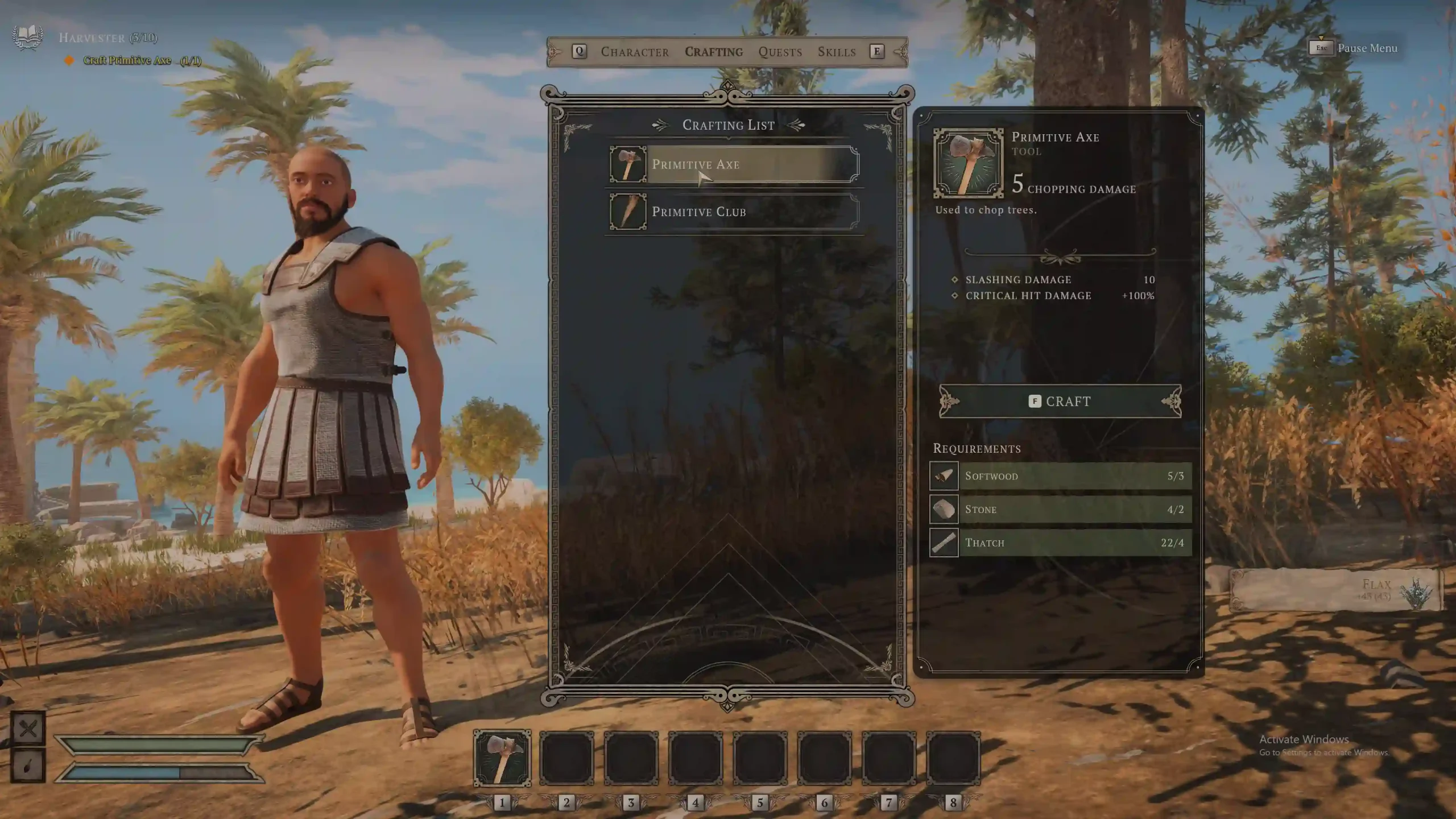
Task: Click the crossed tools icon above status bars
Action: click(28, 729)
